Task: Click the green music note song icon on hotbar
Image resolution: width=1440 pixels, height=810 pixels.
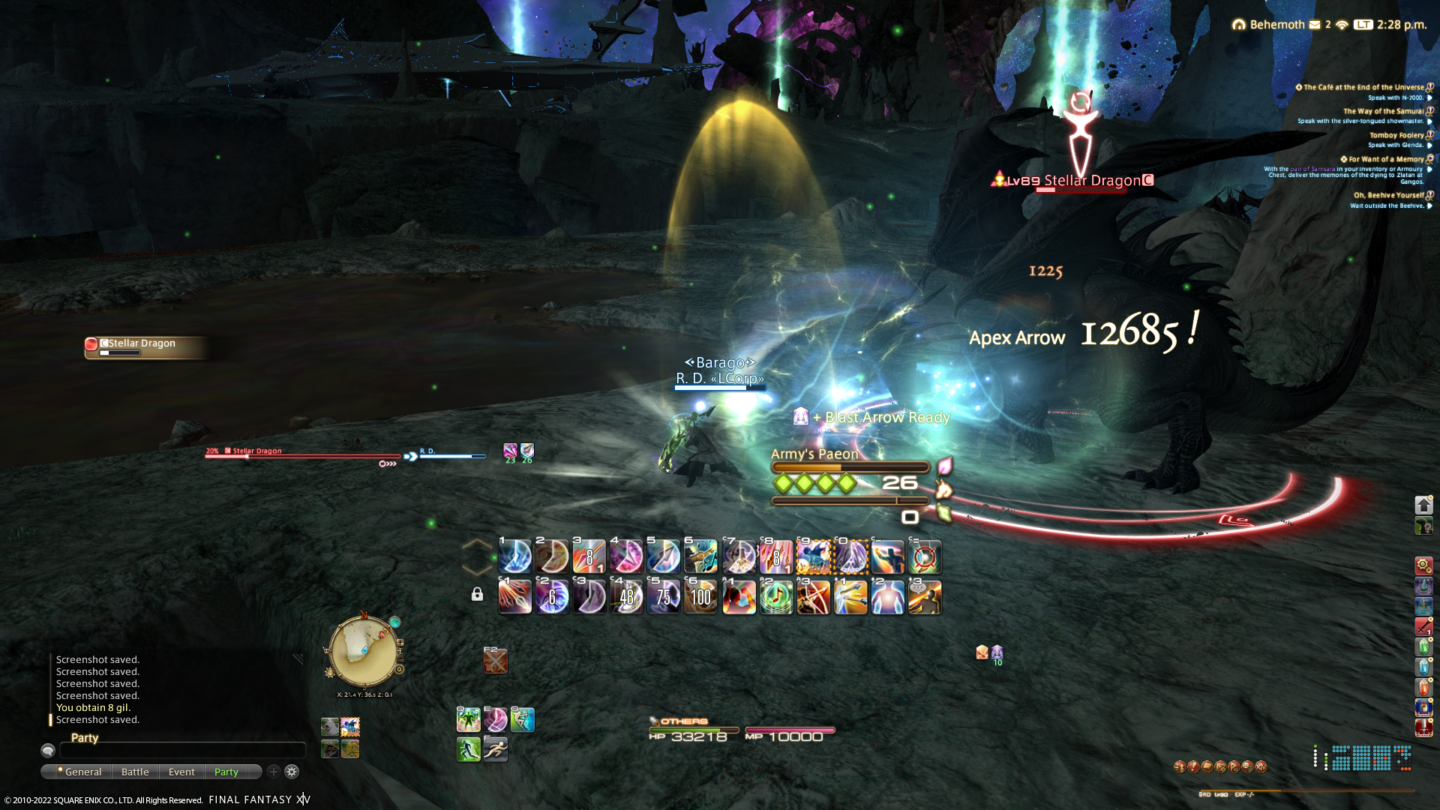Action: (777, 597)
